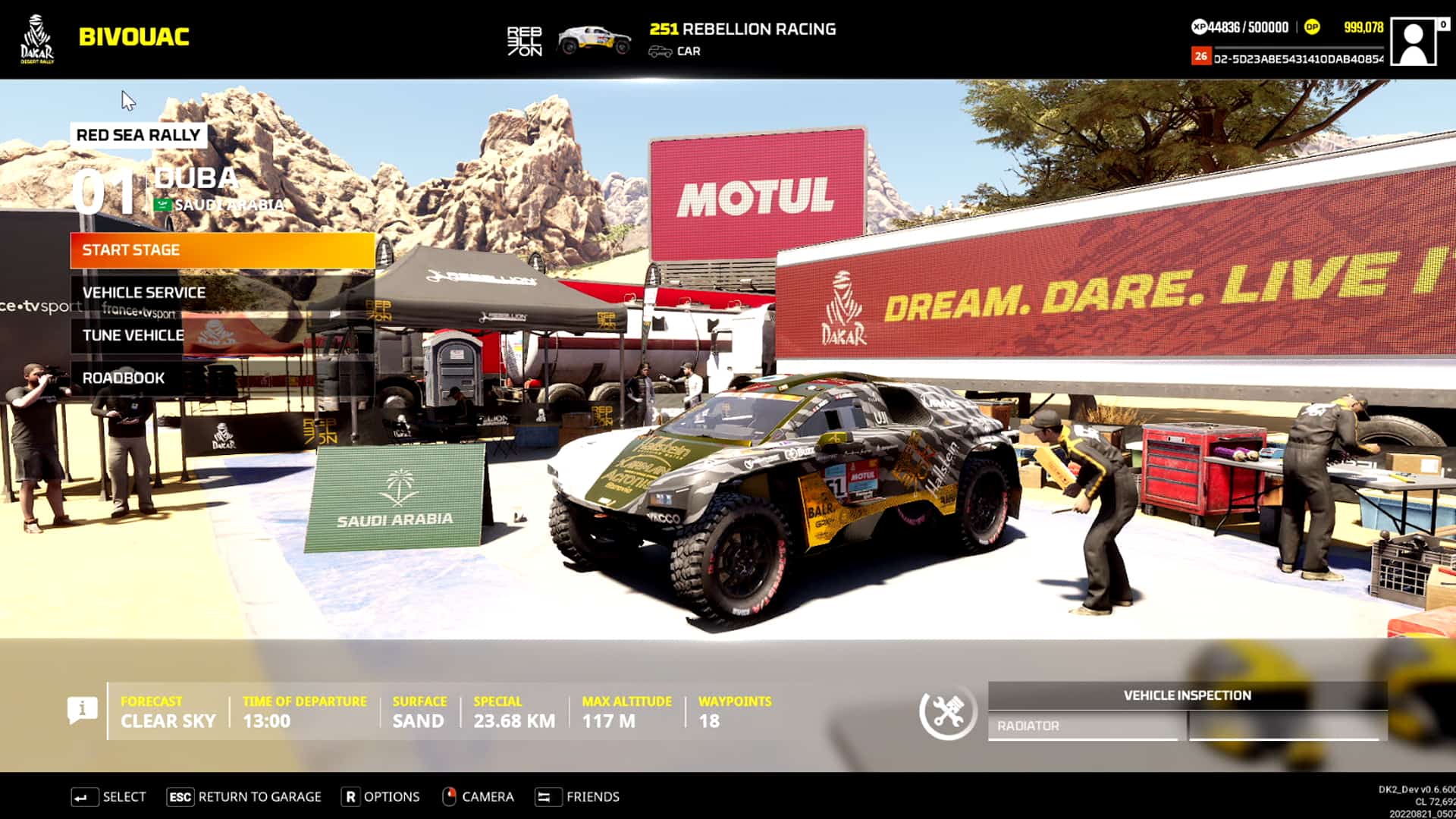Click the camera icon in the bottom bar
This screenshot has height=819, width=1456.
click(451, 796)
